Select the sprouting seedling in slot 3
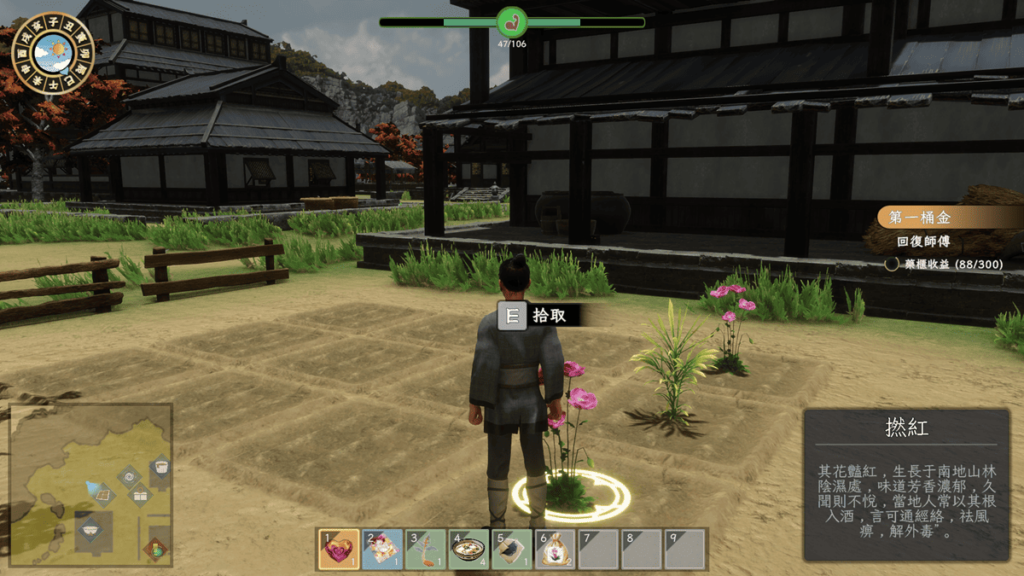The height and width of the screenshot is (576, 1024). click(425, 549)
